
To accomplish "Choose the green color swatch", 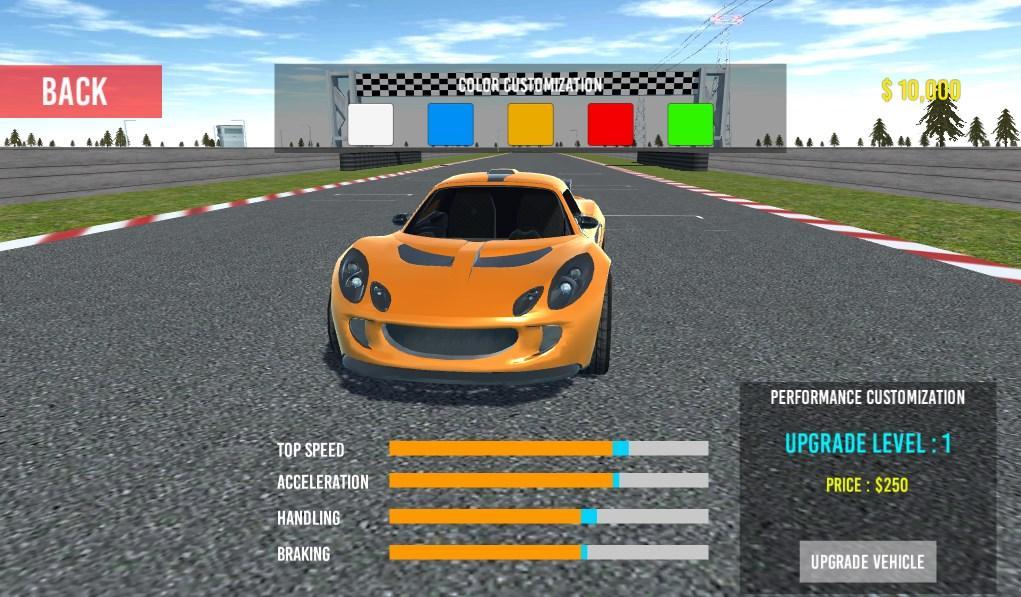I will click(690, 124).
